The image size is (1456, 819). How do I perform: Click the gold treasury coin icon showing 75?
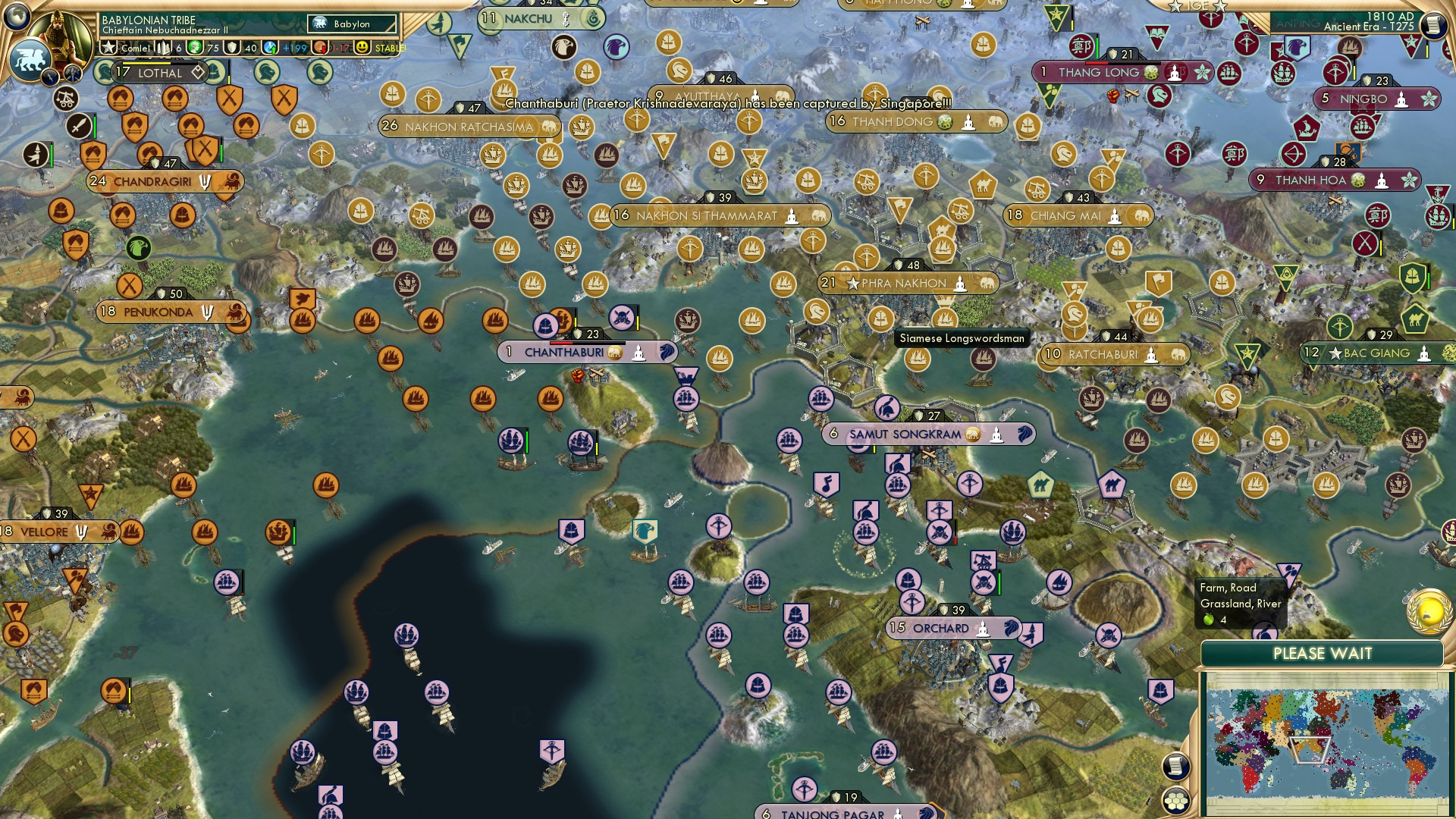tap(196, 48)
